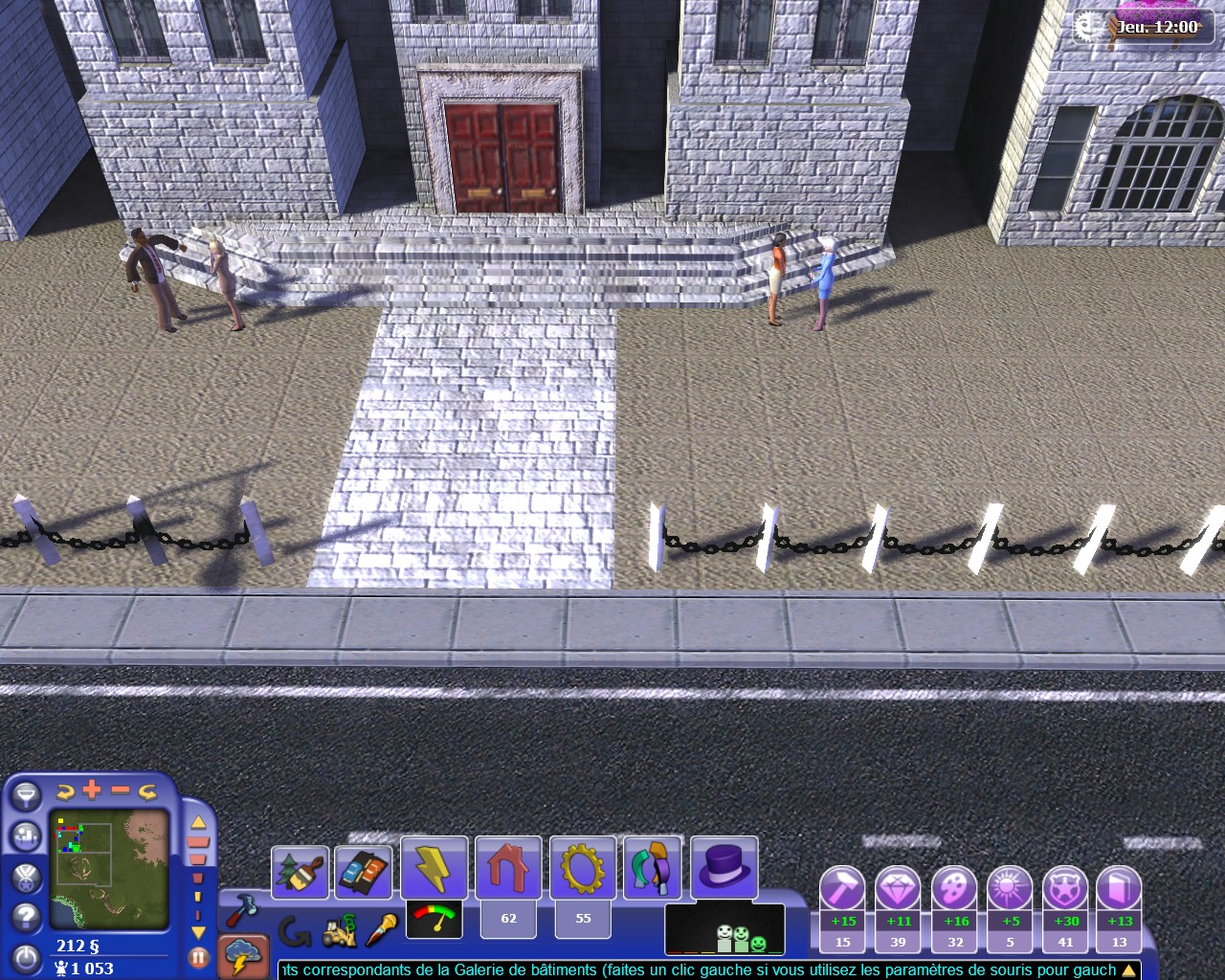Select the police badge societal value icon

click(x=1064, y=889)
